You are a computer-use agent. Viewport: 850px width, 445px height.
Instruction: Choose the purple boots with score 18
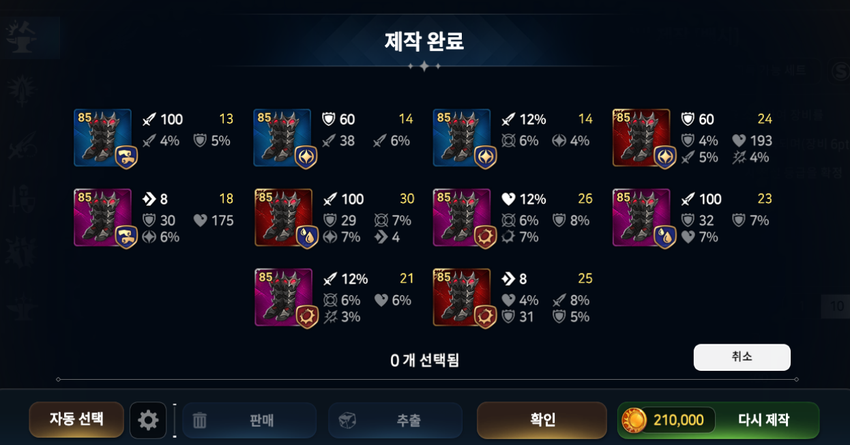click(x=103, y=217)
